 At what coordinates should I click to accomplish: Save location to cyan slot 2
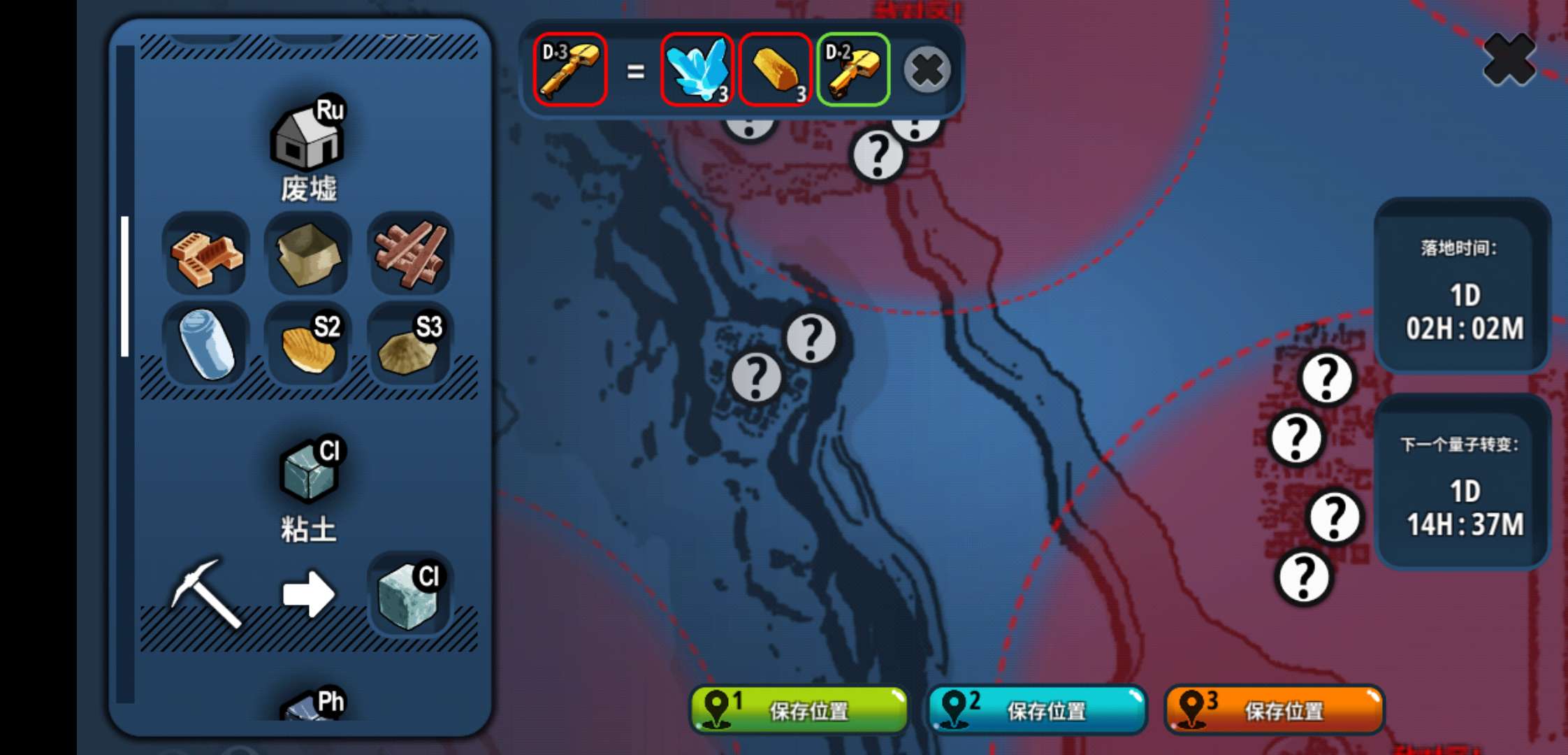1037,710
